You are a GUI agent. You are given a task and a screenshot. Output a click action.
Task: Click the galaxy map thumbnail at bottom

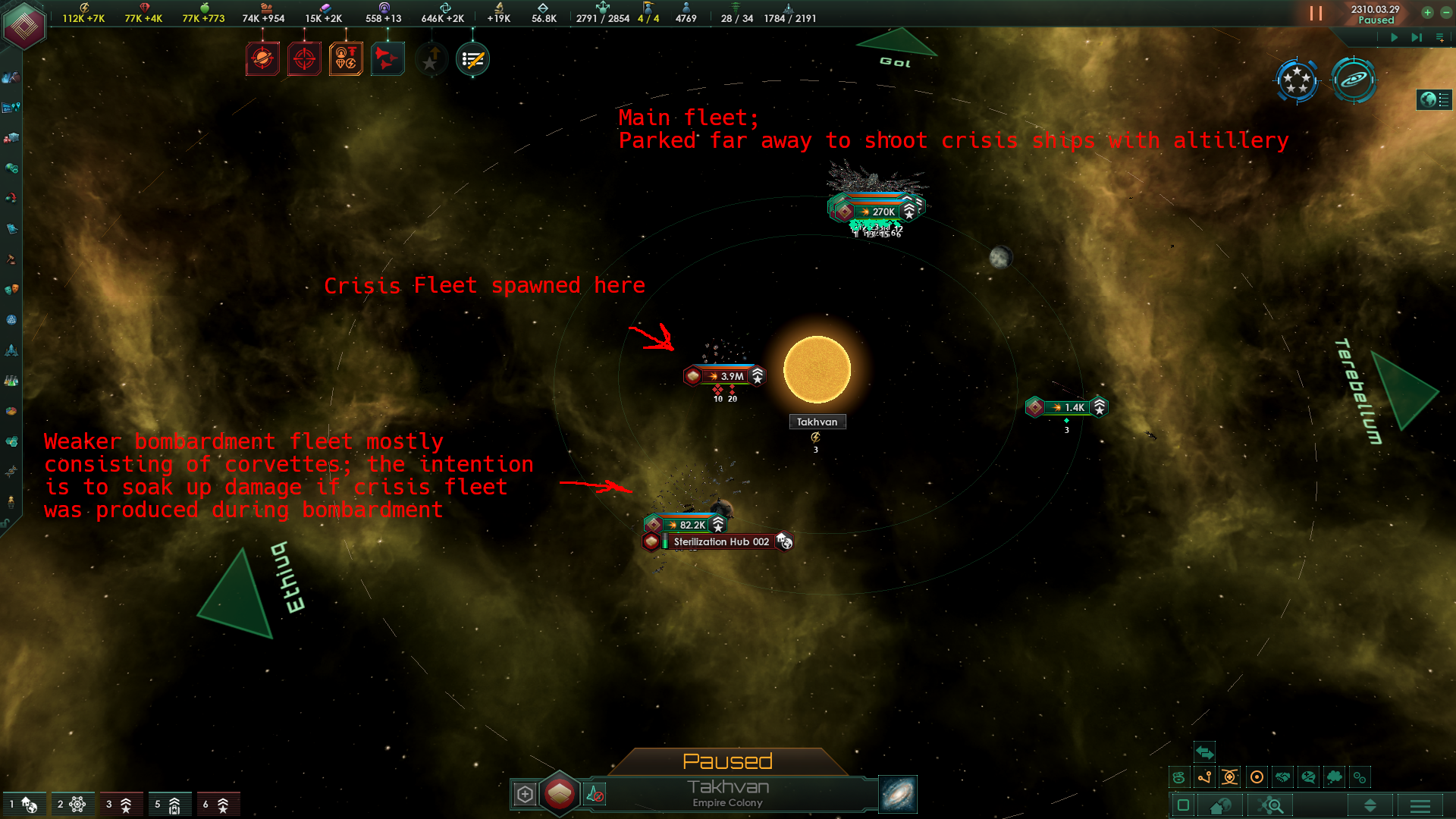[x=897, y=794]
